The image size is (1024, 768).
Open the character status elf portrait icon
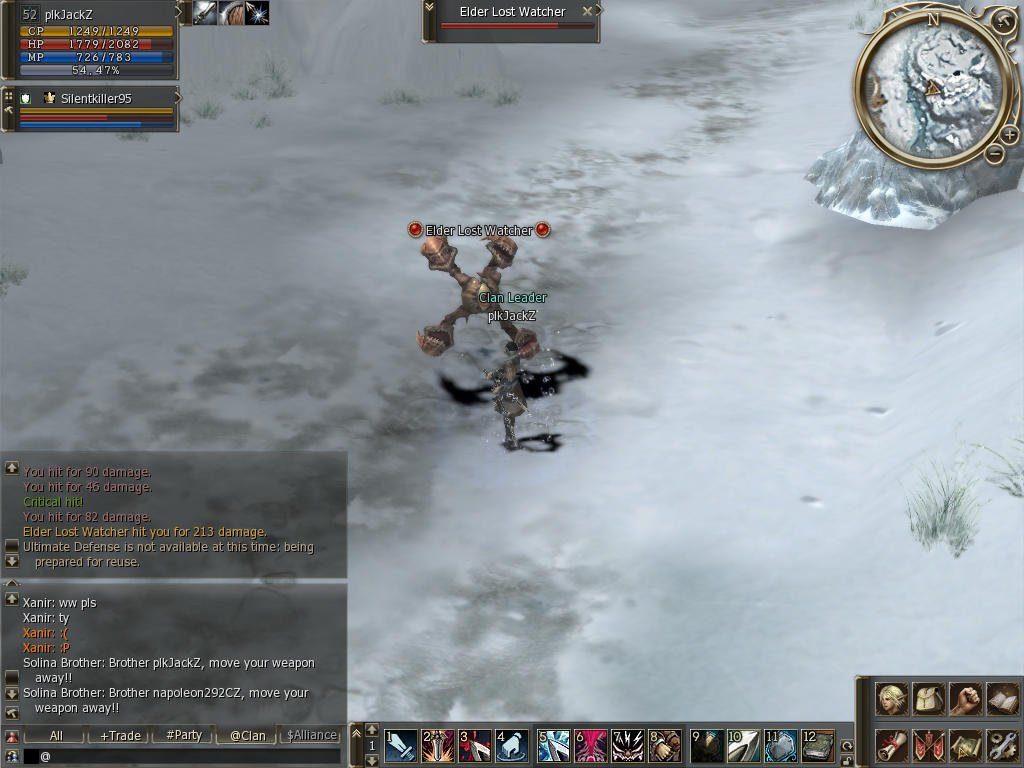coord(892,698)
